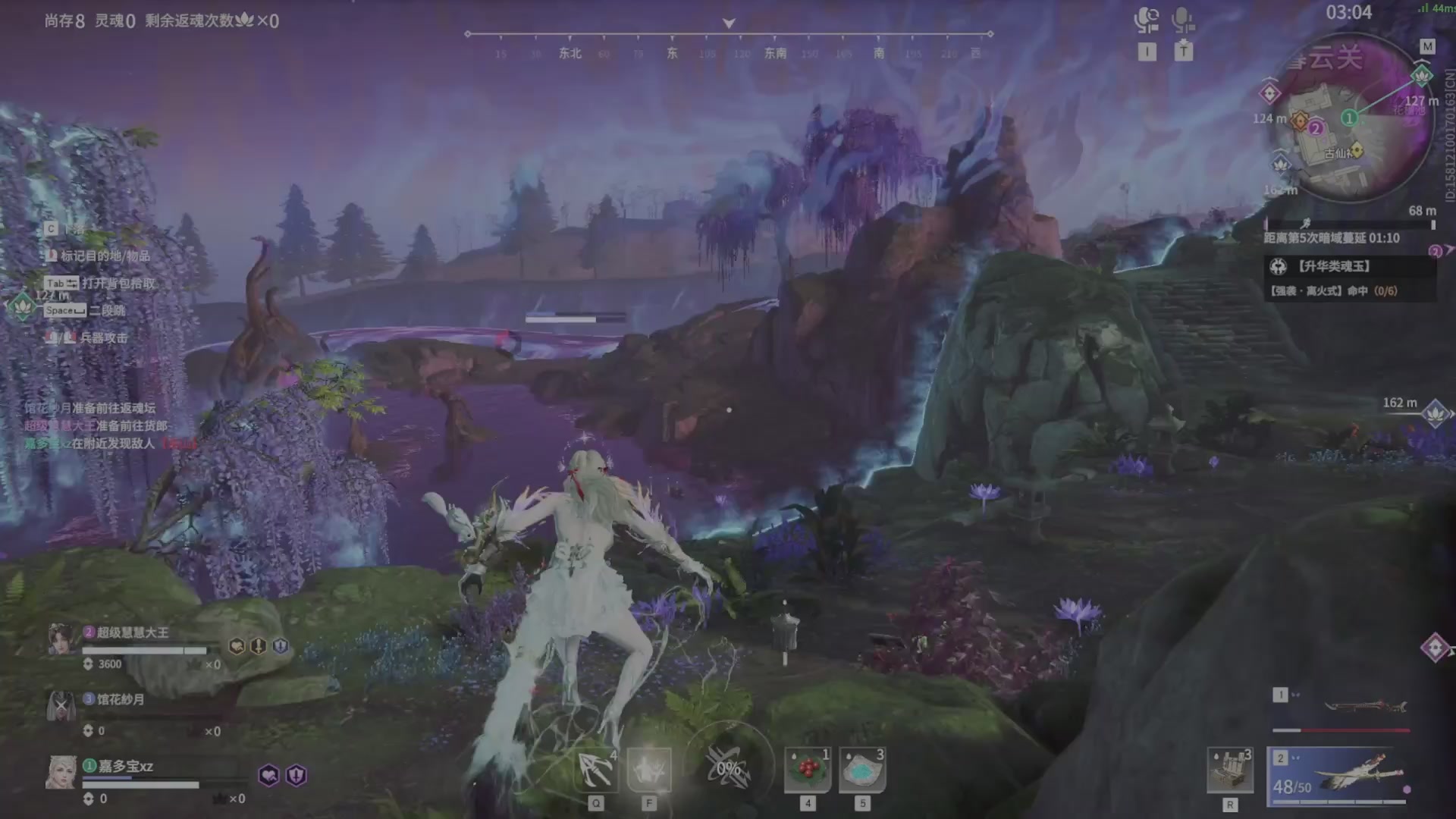
Task: Select the red berries item slot
Action: pyautogui.click(x=808, y=770)
